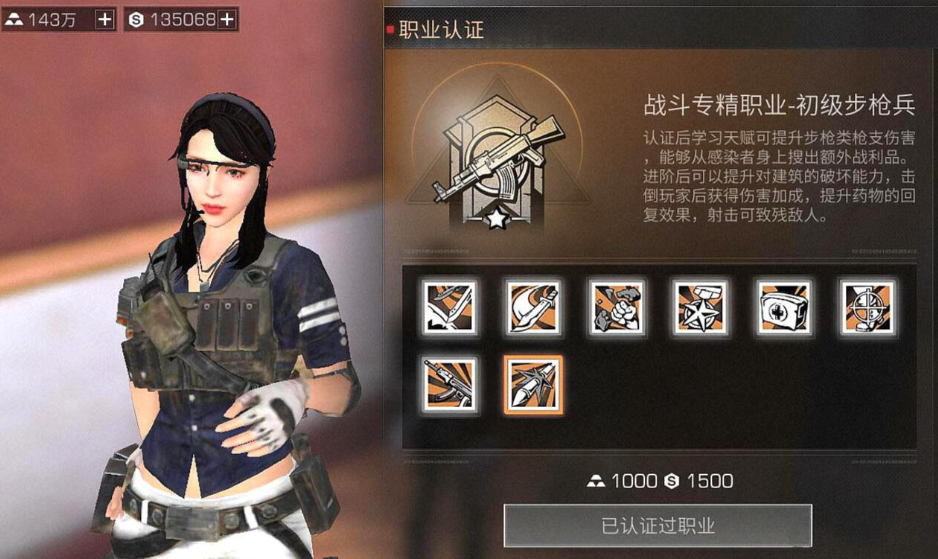Select the crosshair target talent icon
This screenshot has width=938, height=559.
click(x=867, y=306)
